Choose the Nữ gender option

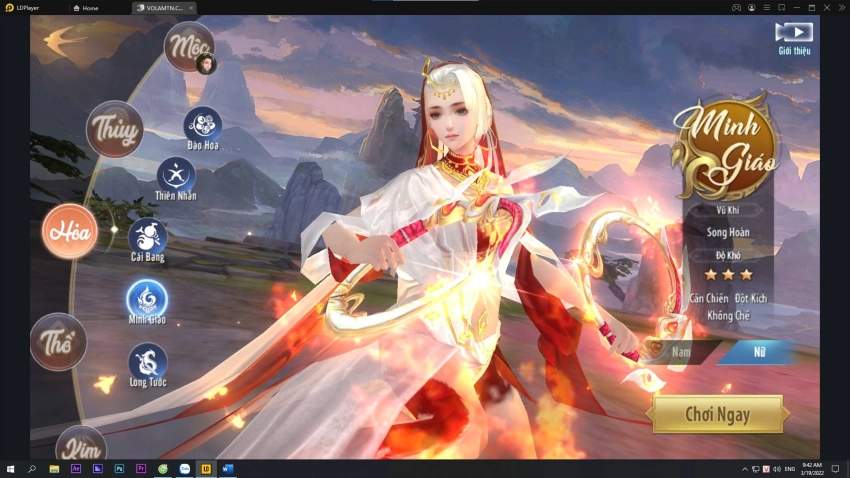tap(759, 352)
